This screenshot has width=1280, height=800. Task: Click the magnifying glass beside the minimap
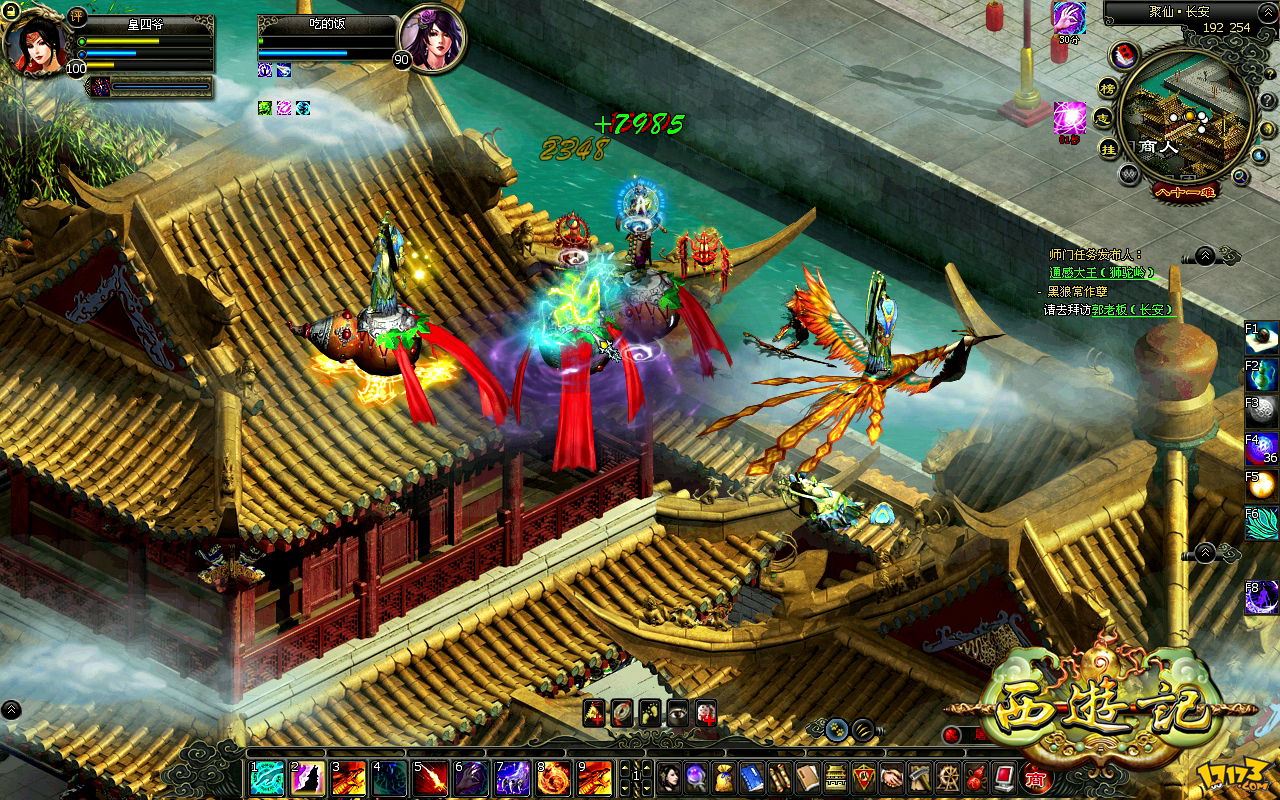(x=1240, y=177)
